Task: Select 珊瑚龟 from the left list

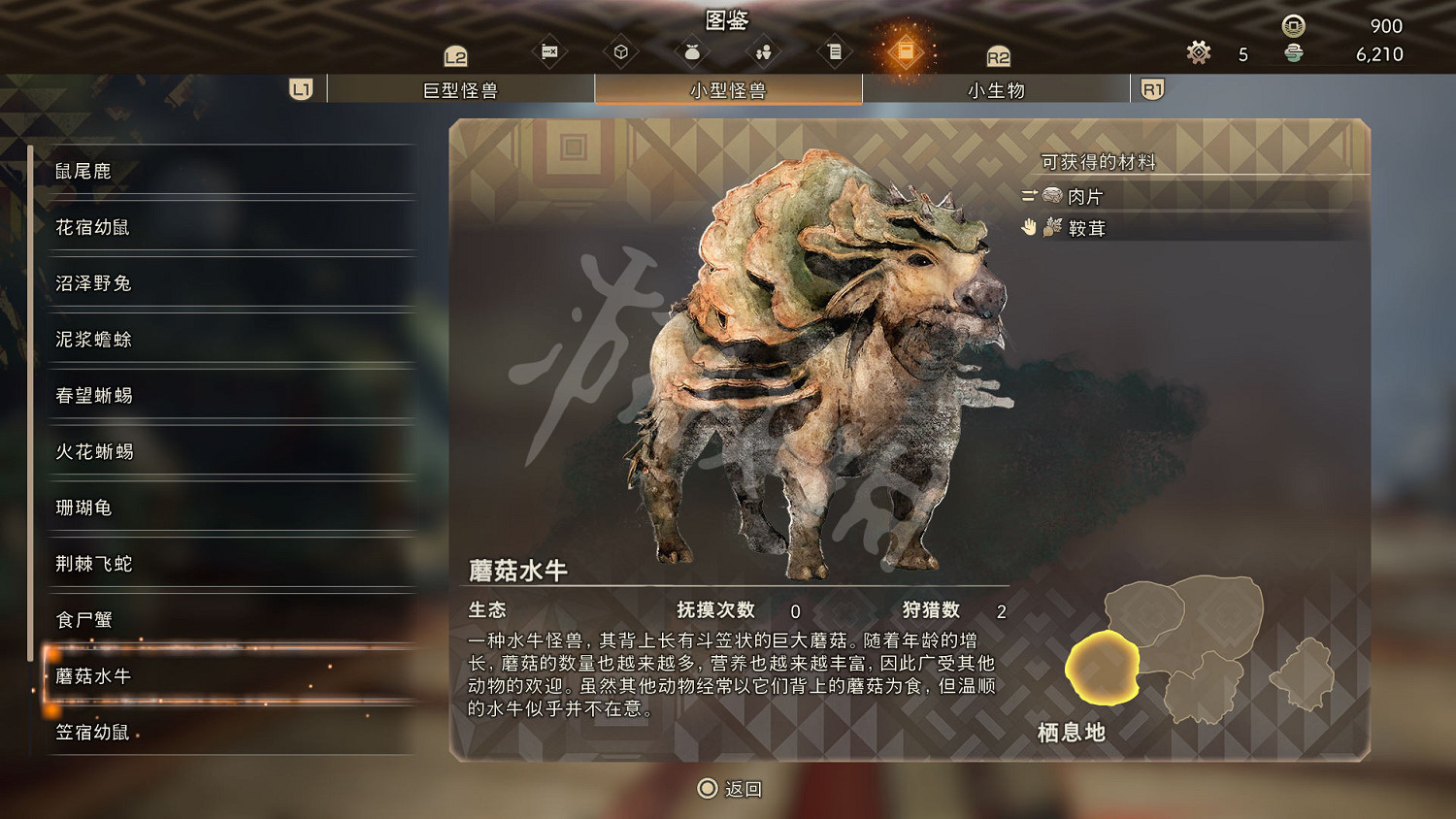Action: (x=85, y=508)
